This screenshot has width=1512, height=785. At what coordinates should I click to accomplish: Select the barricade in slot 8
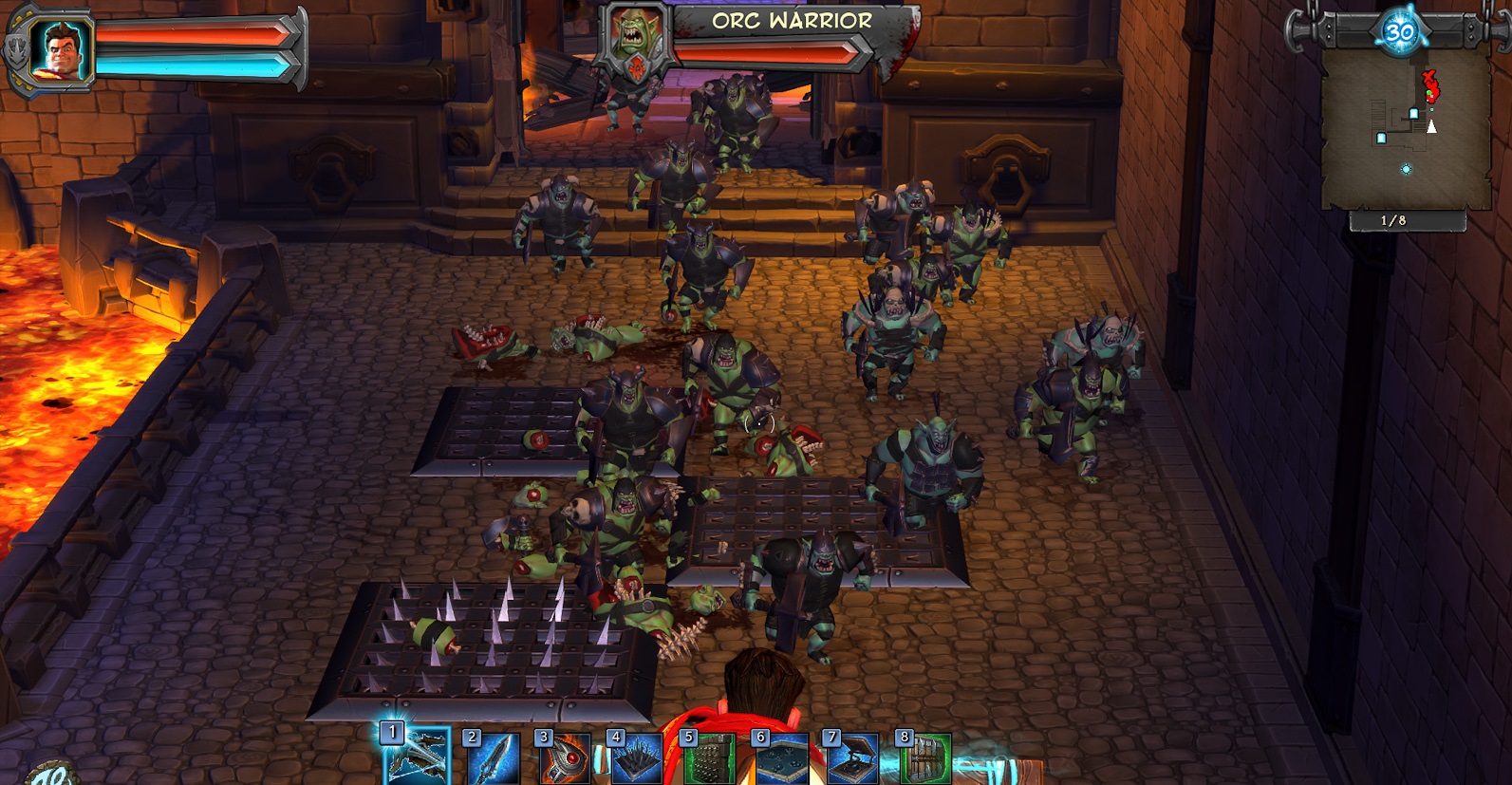pos(924,760)
